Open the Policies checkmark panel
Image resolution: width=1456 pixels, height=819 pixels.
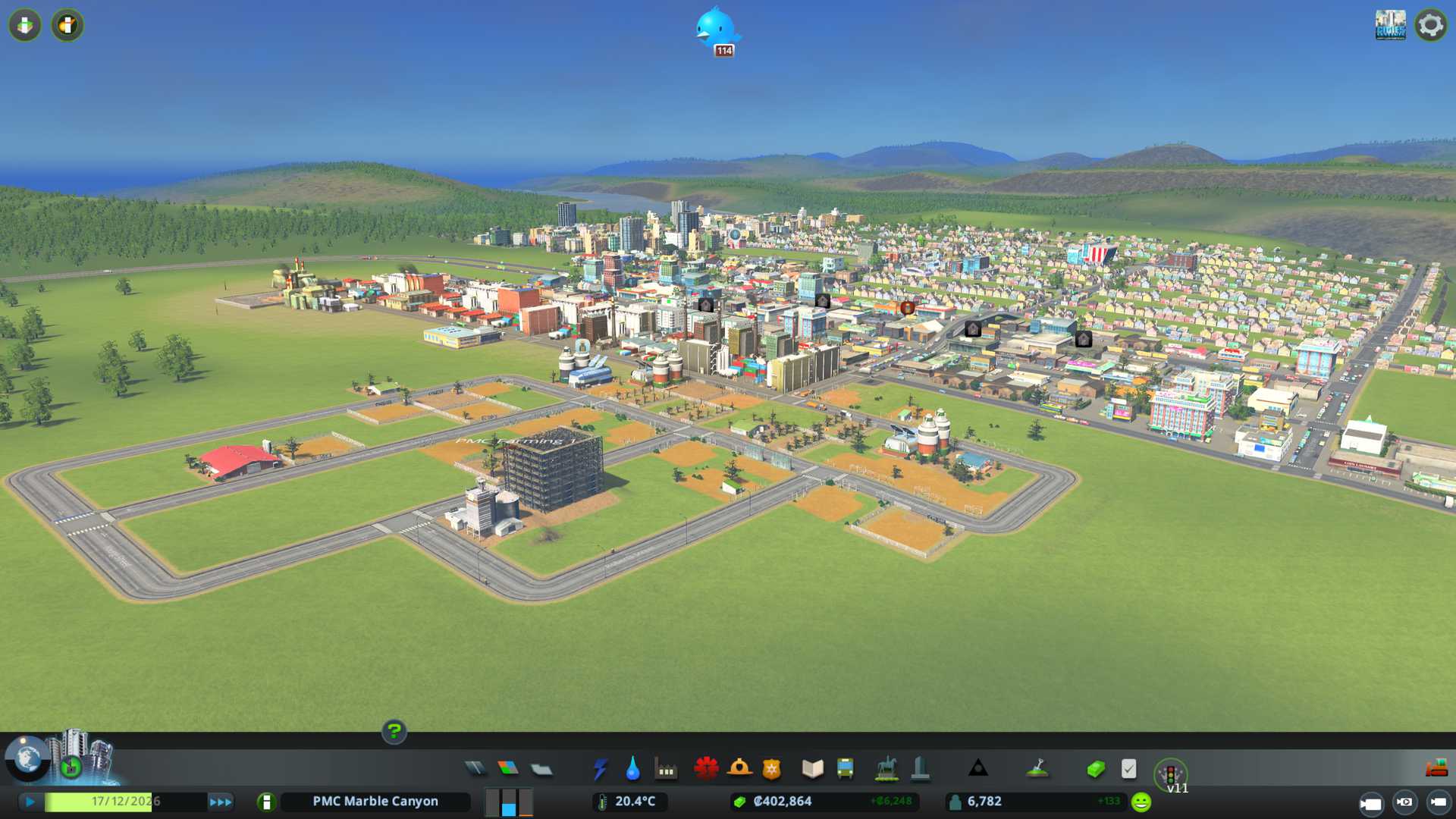(1128, 769)
